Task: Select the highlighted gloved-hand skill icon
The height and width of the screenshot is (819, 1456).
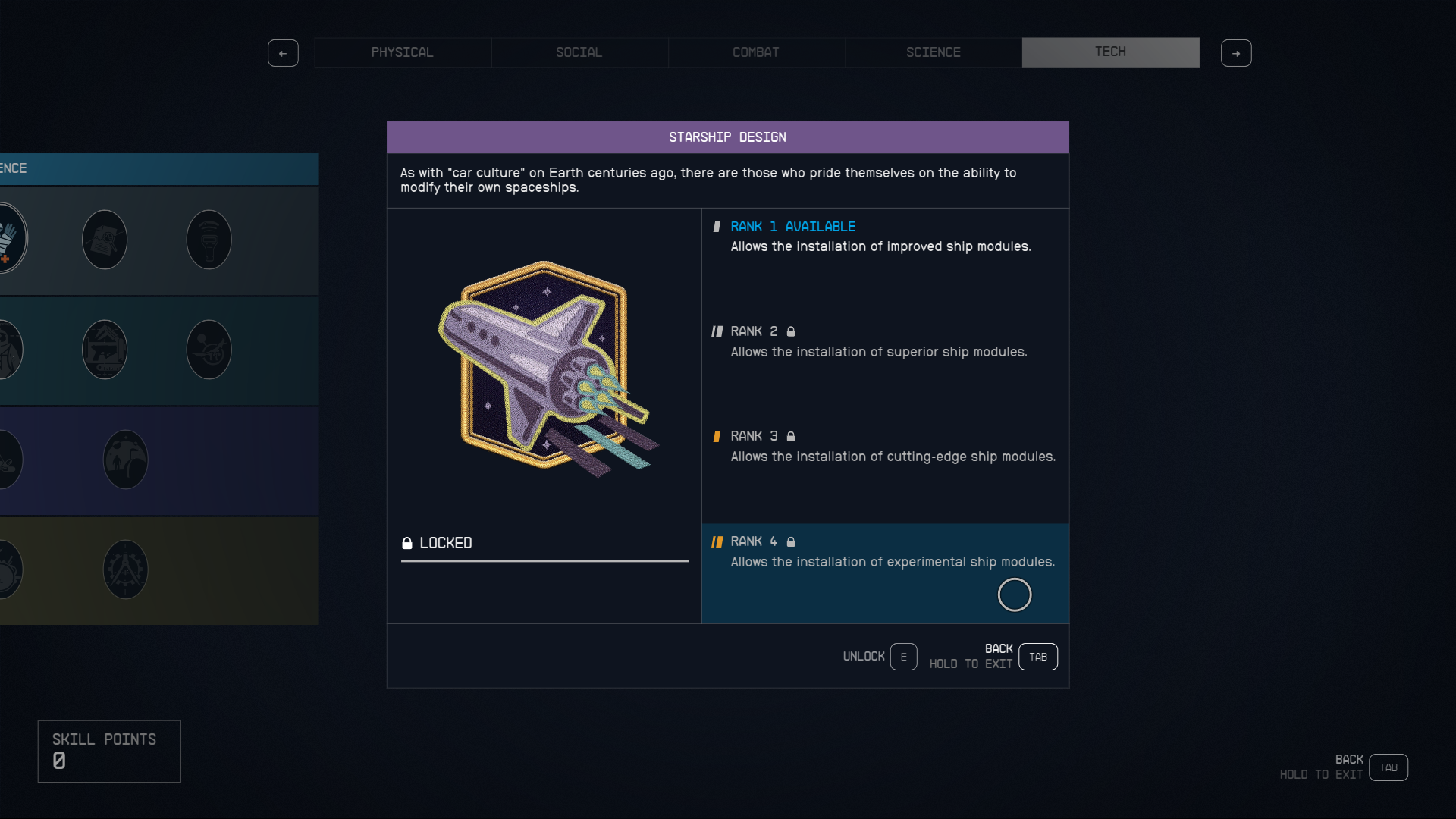Action: click(x=9, y=239)
